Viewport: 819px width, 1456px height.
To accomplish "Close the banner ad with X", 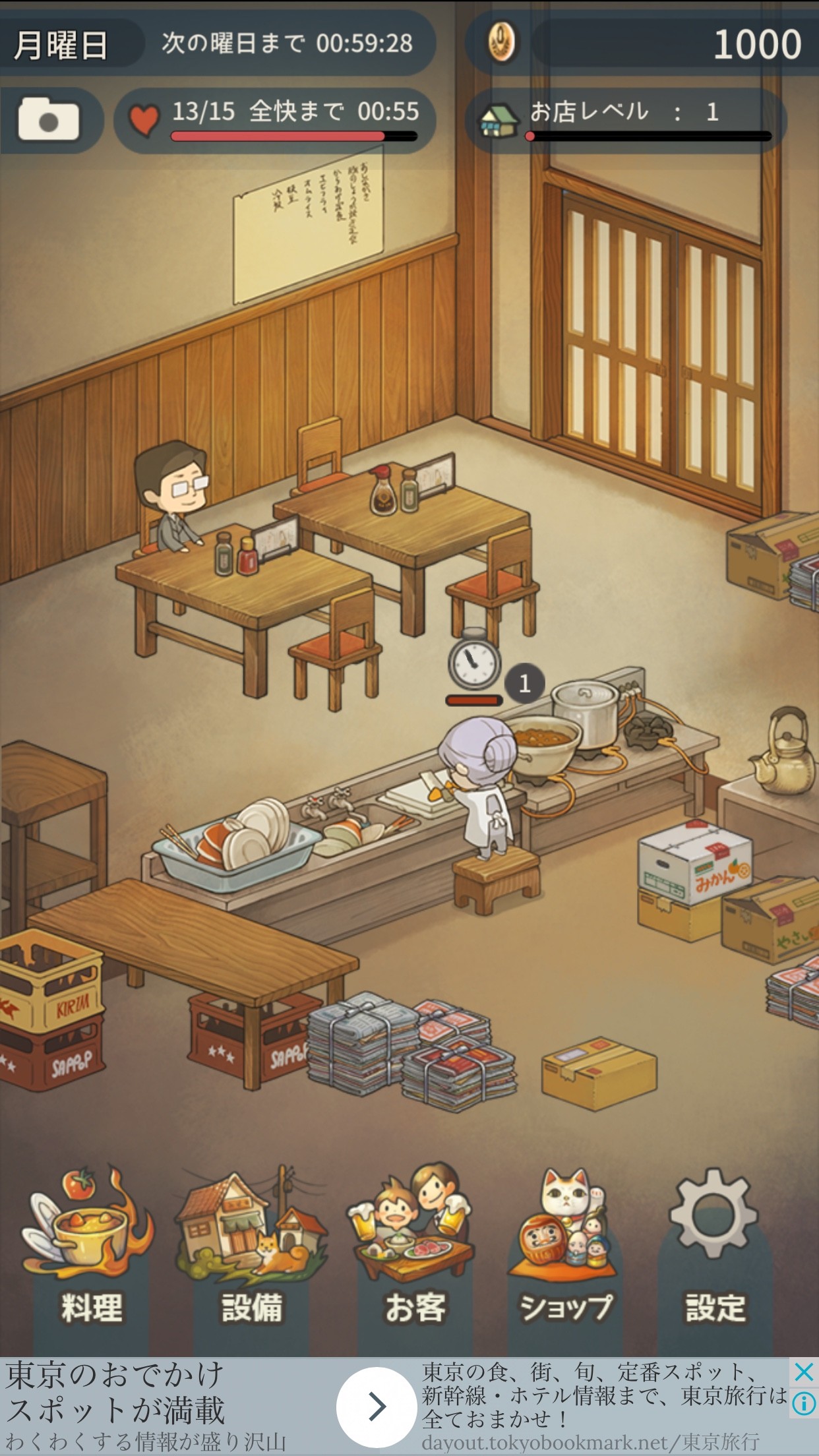I will click(804, 1372).
